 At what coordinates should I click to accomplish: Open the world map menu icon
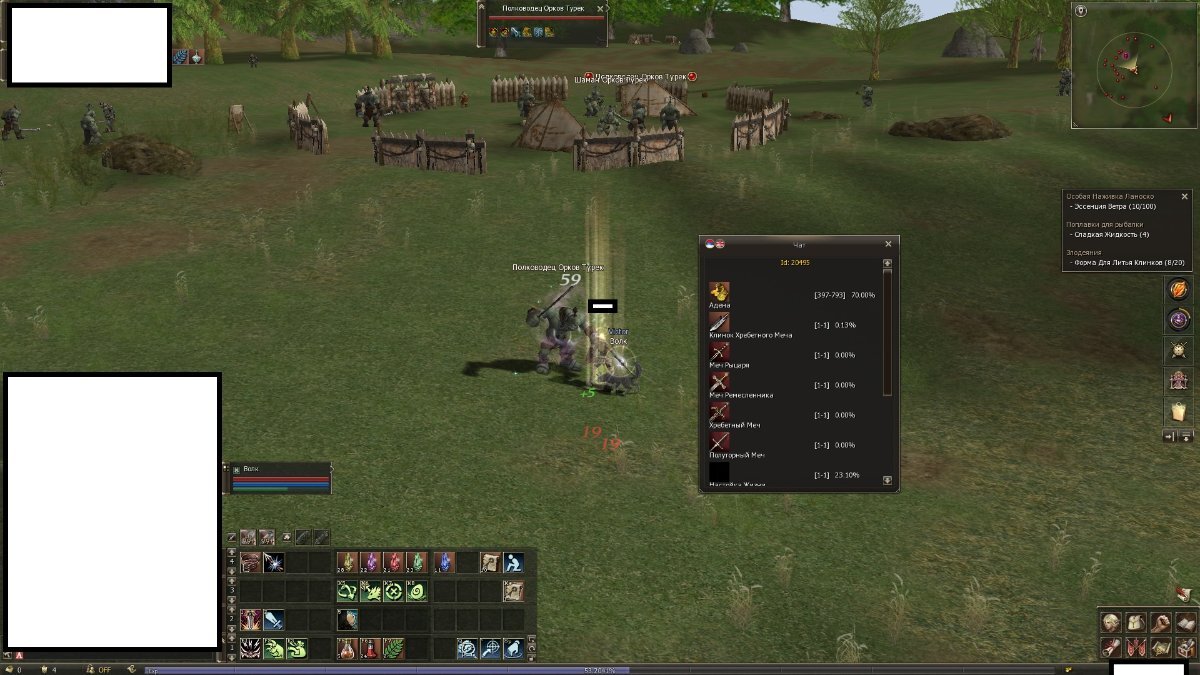click(1159, 647)
